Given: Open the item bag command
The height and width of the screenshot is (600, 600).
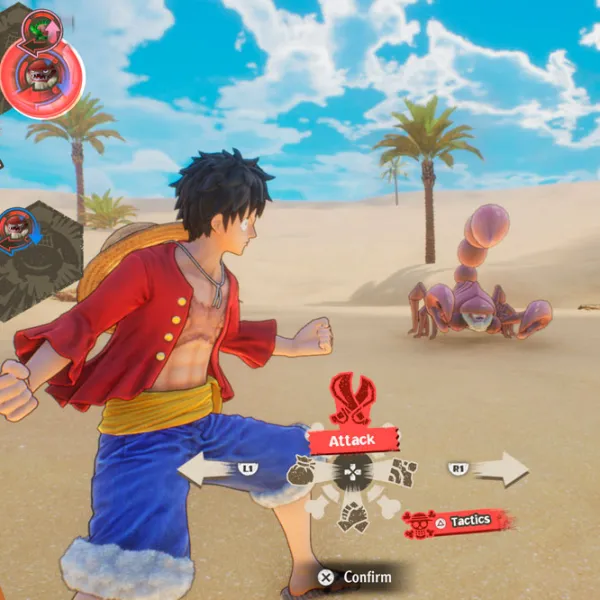Looking at the screenshot, I should [x=302, y=471].
